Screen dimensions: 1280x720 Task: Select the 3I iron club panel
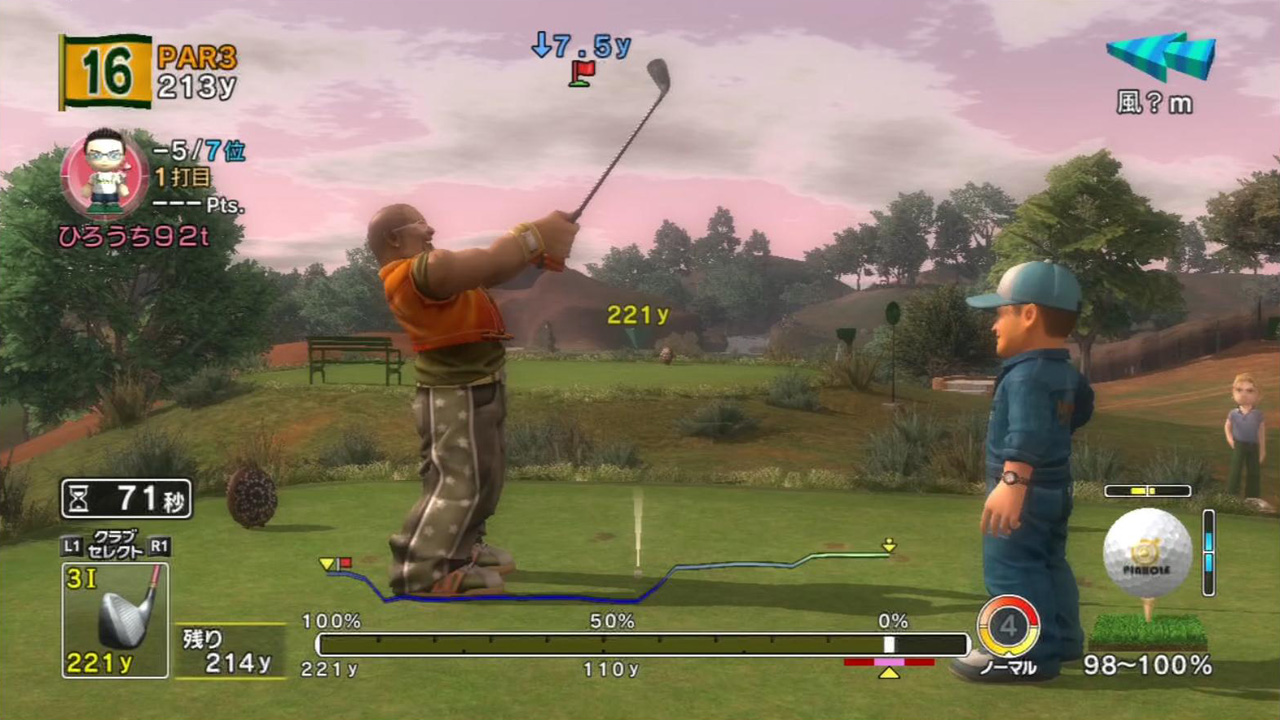[115, 620]
